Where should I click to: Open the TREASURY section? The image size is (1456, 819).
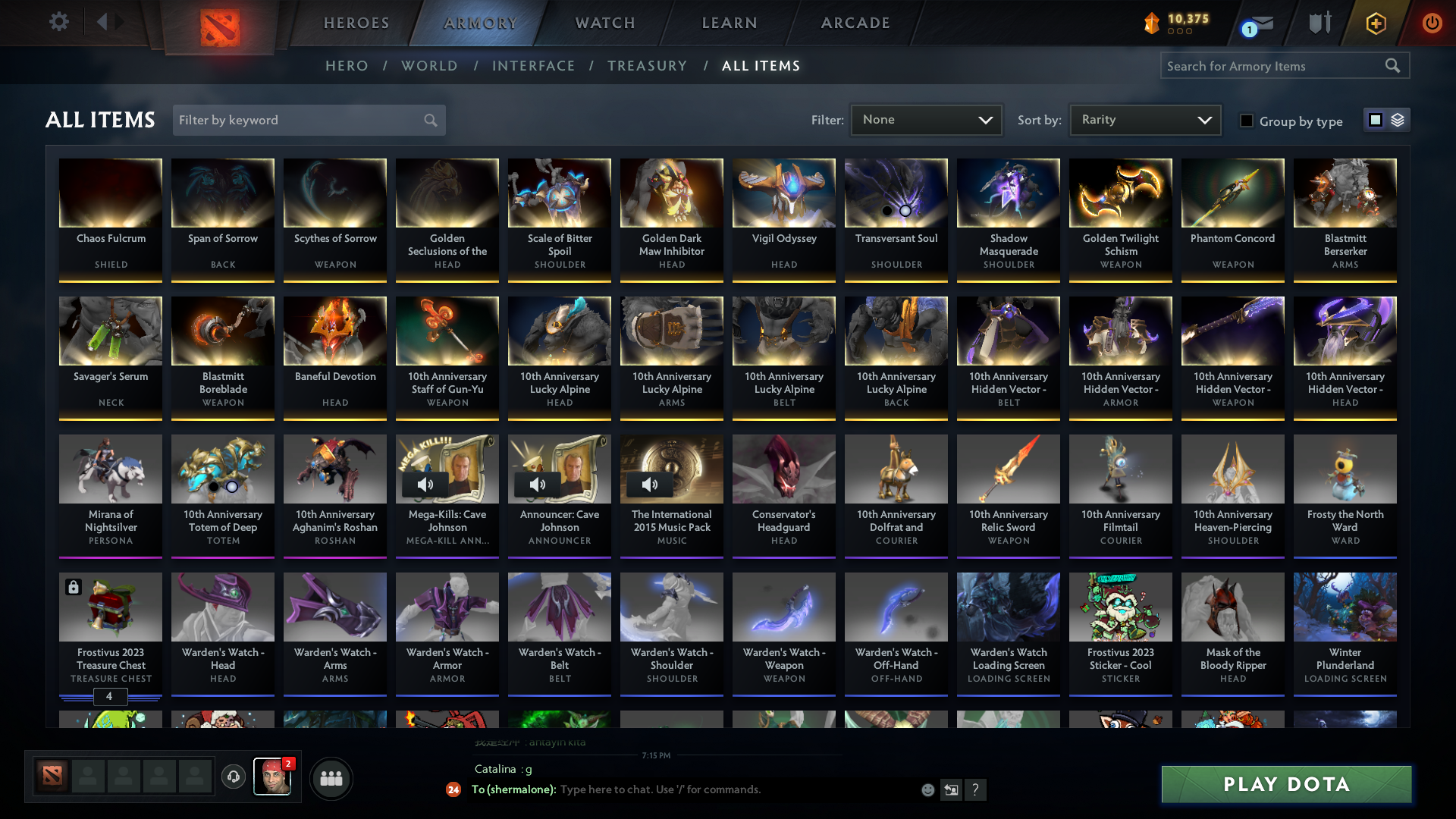[647, 66]
